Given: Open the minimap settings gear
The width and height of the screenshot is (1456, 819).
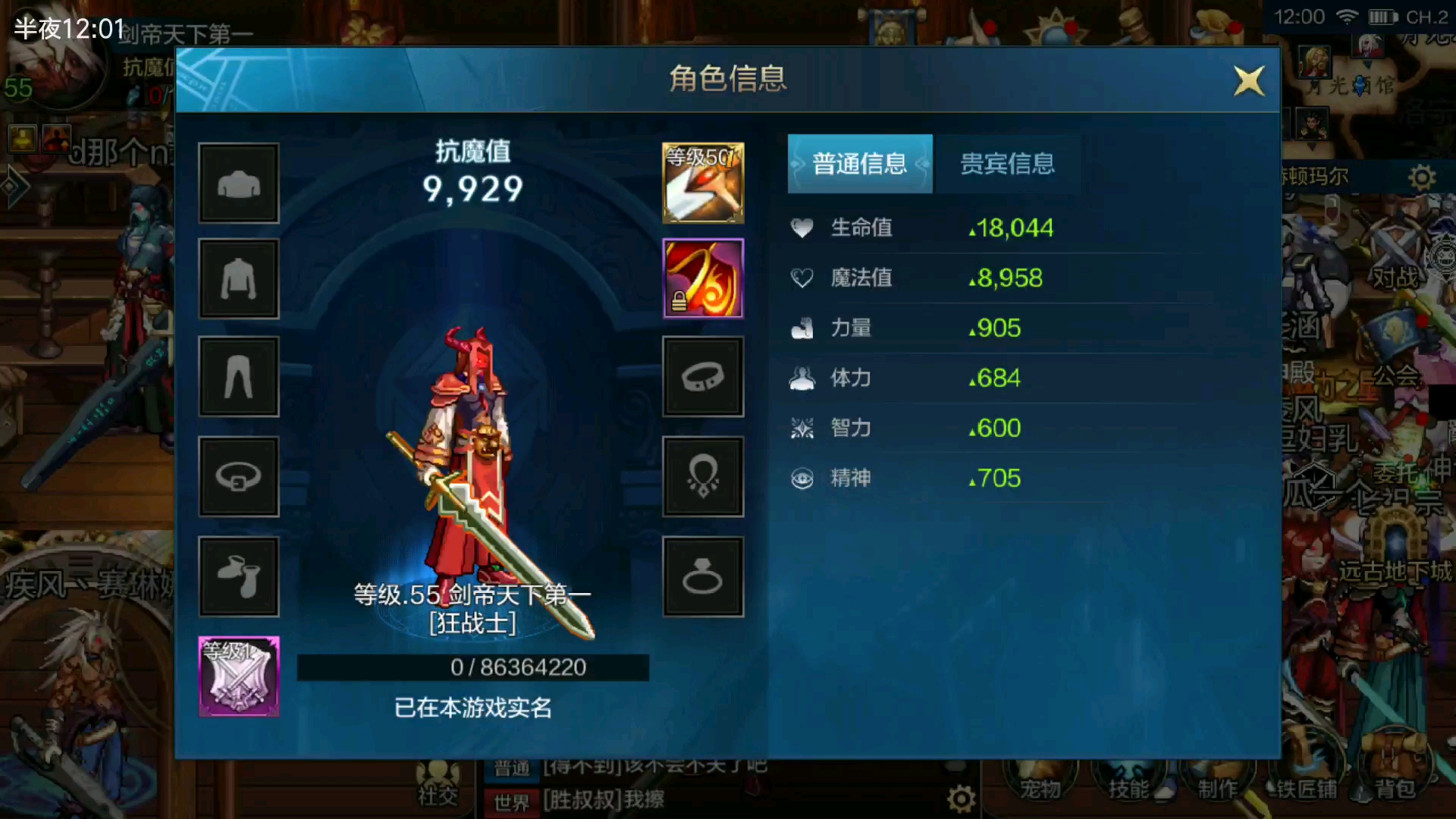Looking at the screenshot, I should click(x=1422, y=176).
